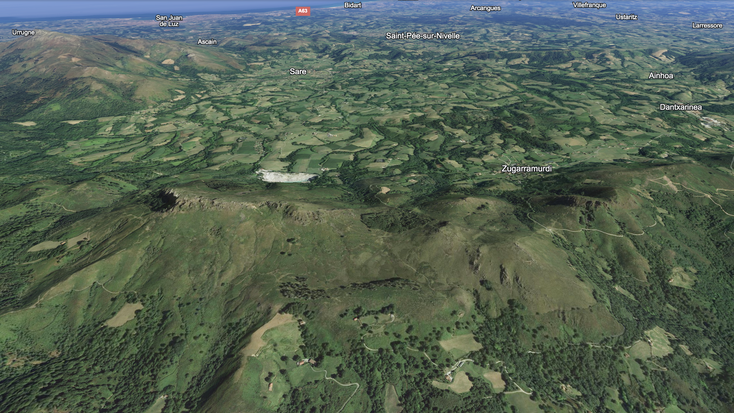Select the Arcangues map label
The image size is (735, 413).
[x=485, y=8]
